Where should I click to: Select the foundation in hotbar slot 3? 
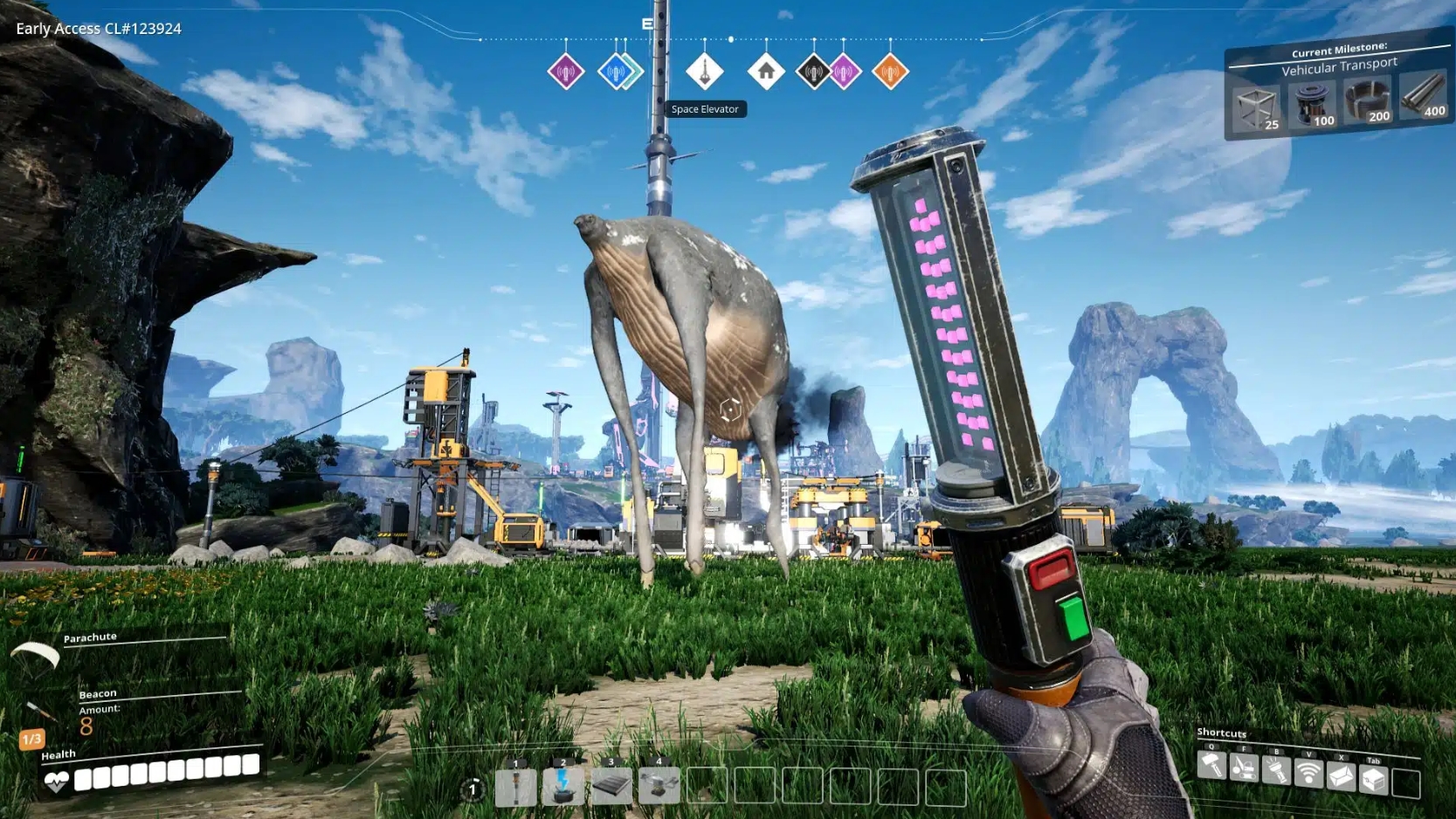pyautogui.click(x=611, y=784)
